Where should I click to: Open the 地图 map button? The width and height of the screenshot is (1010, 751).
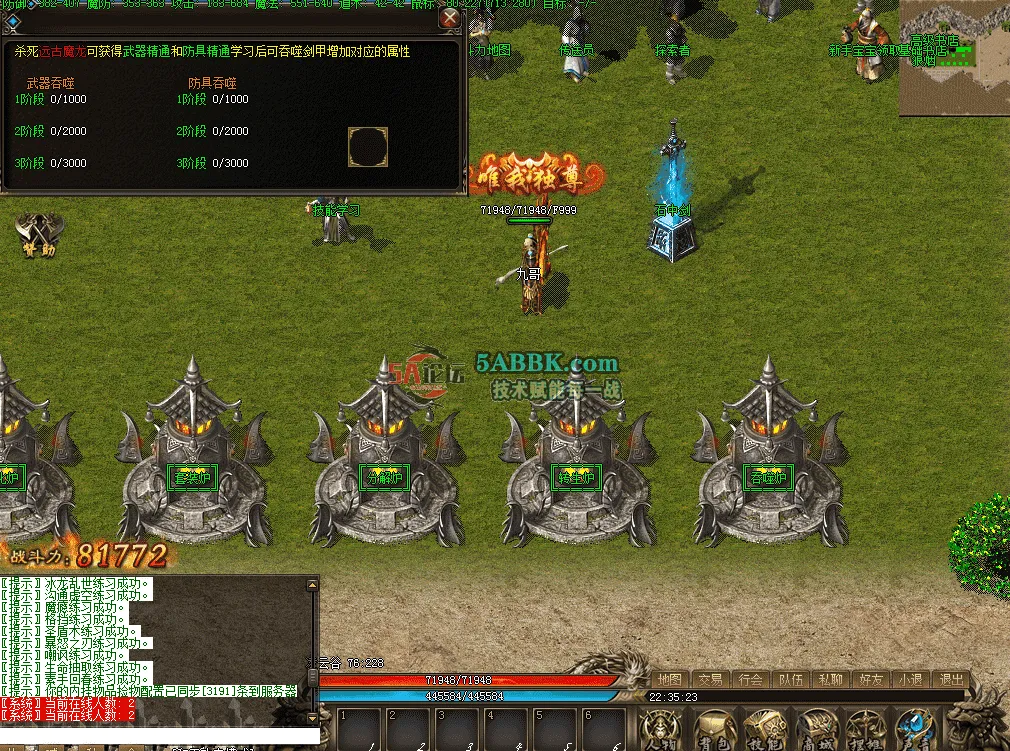pyautogui.click(x=670, y=680)
